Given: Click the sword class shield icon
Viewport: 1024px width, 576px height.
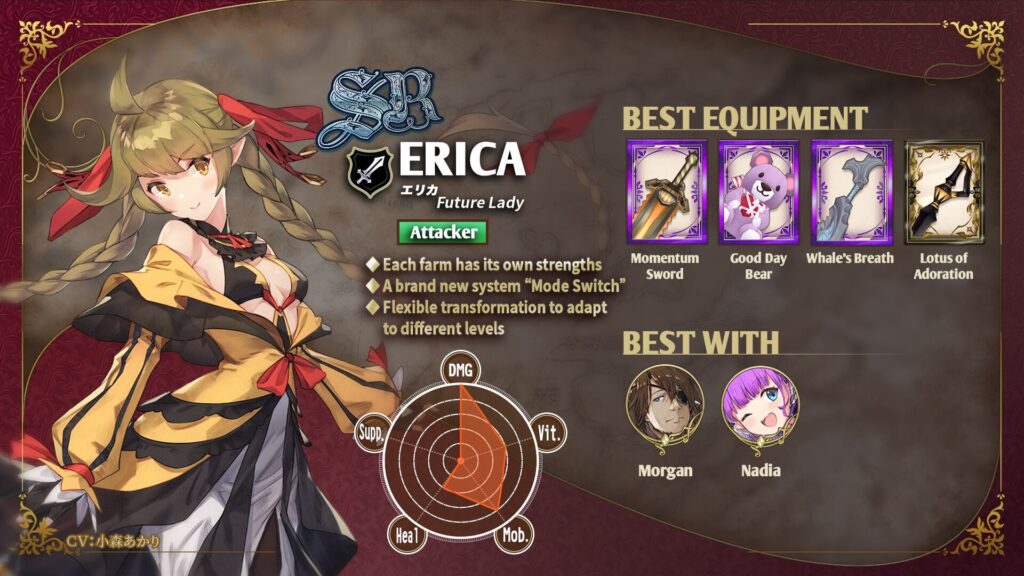Looking at the screenshot, I should click(x=369, y=172).
